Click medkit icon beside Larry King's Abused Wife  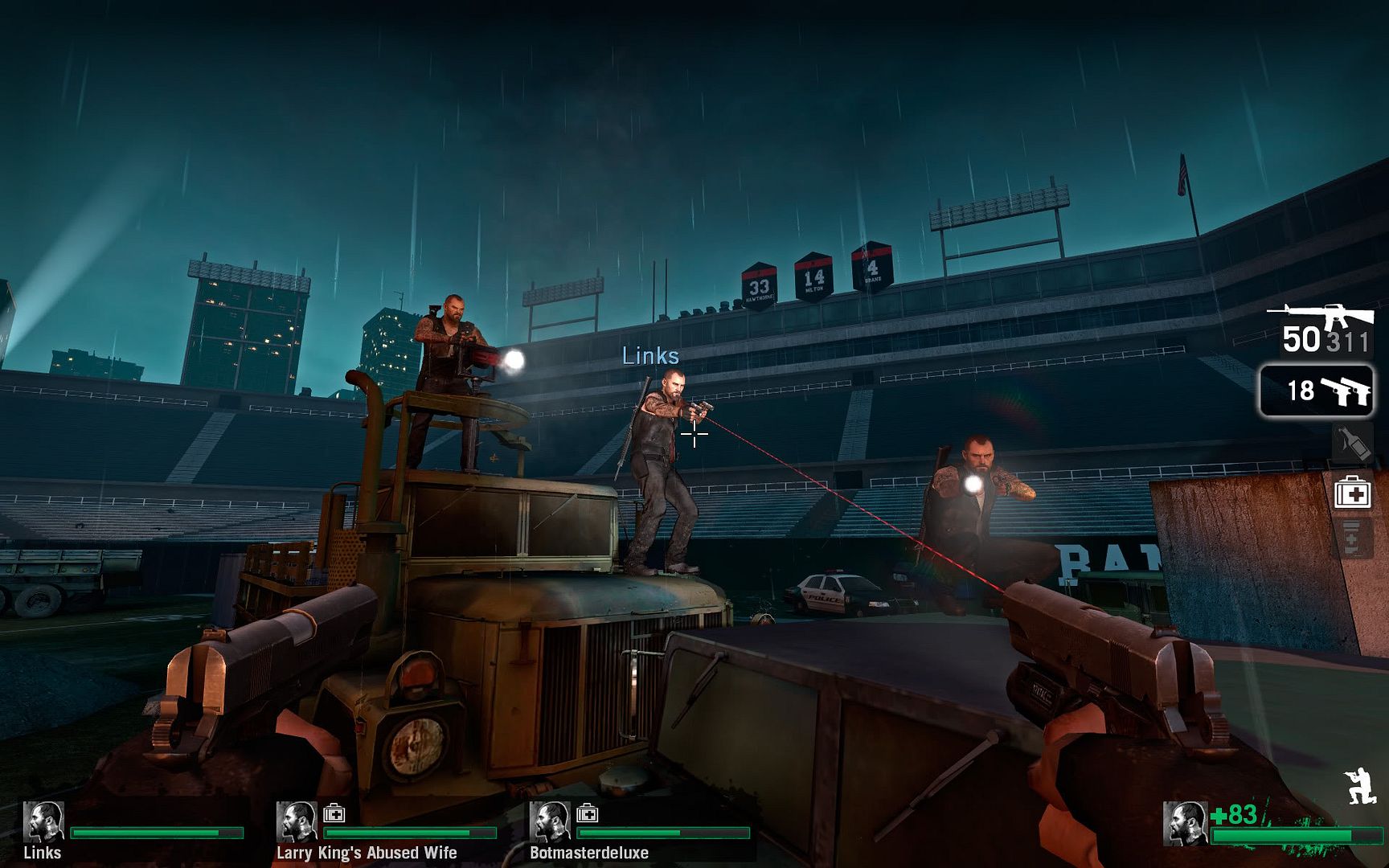(x=334, y=813)
